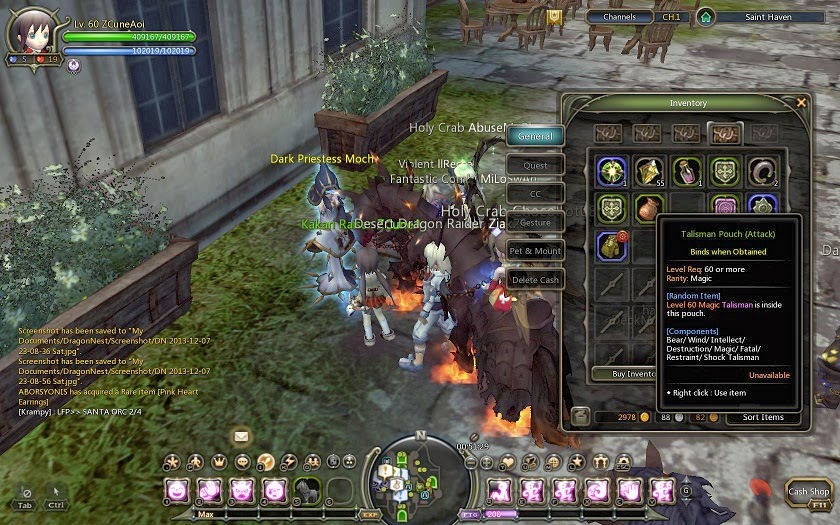Open the Quest inventory tab

tap(536, 165)
